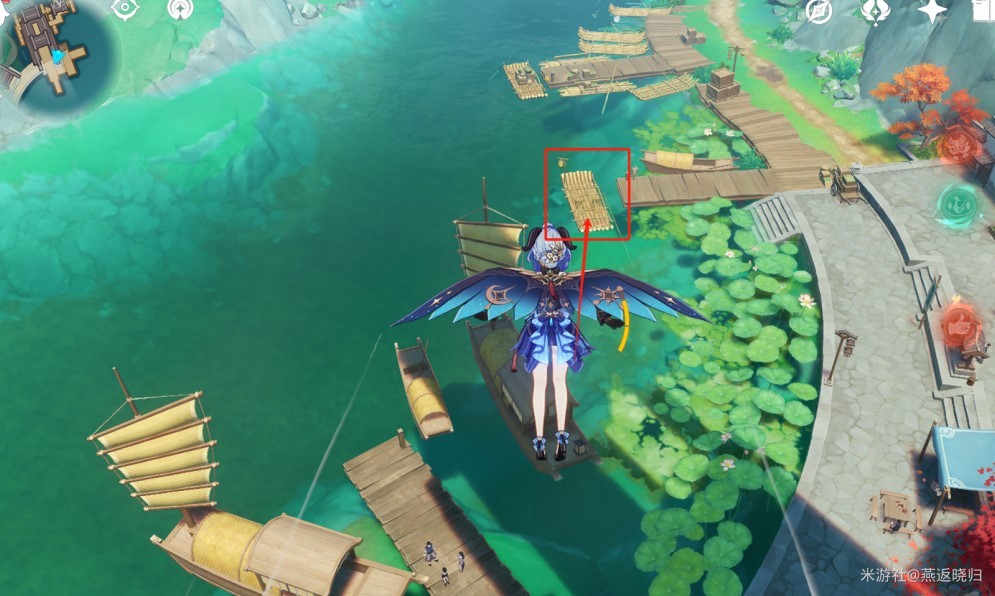Open the winged battle pass icon

pyautogui.click(x=875, y=10)
